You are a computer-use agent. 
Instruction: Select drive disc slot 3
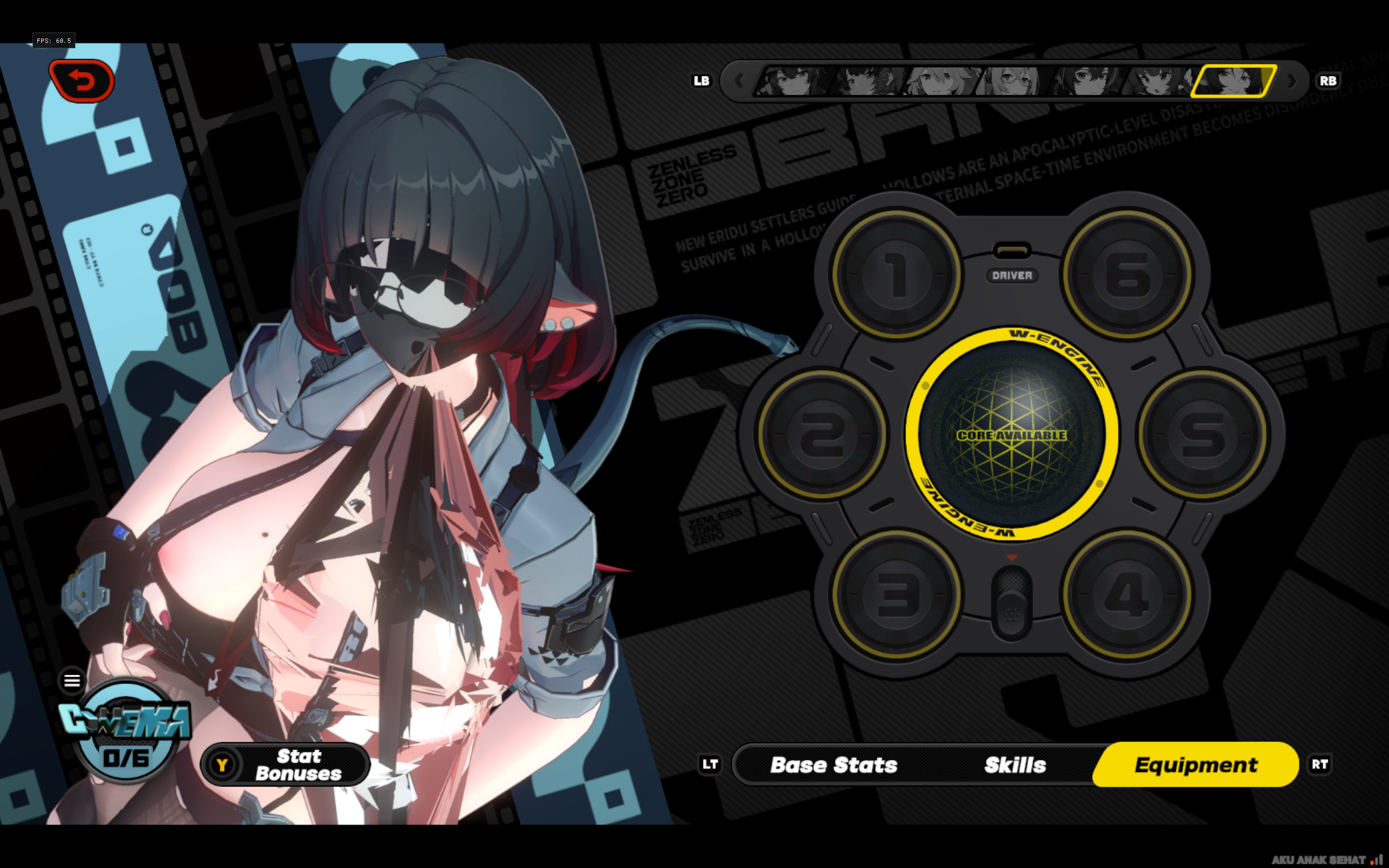(896, 595)
